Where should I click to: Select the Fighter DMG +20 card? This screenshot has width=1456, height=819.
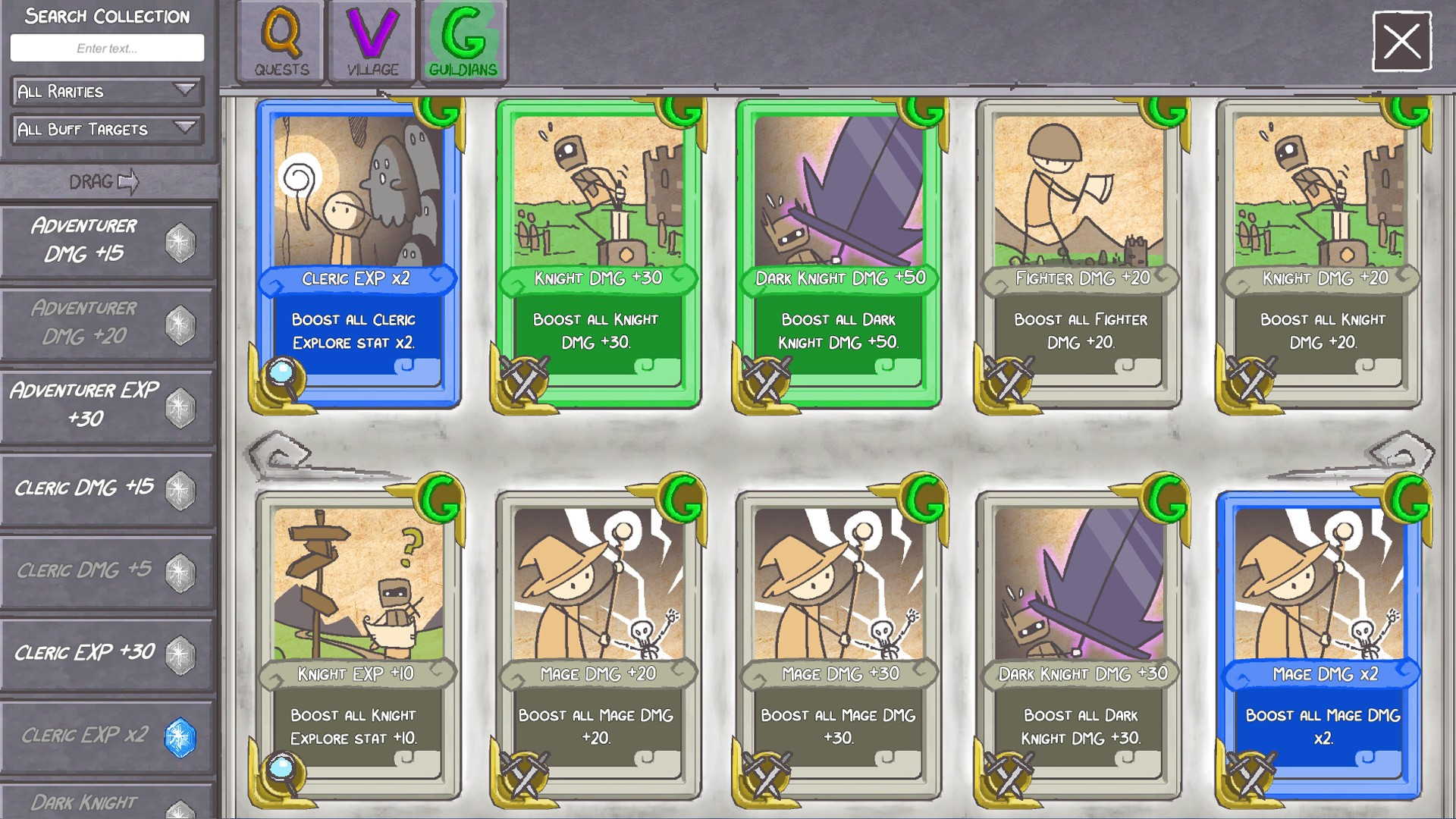tap(1080, 253)
